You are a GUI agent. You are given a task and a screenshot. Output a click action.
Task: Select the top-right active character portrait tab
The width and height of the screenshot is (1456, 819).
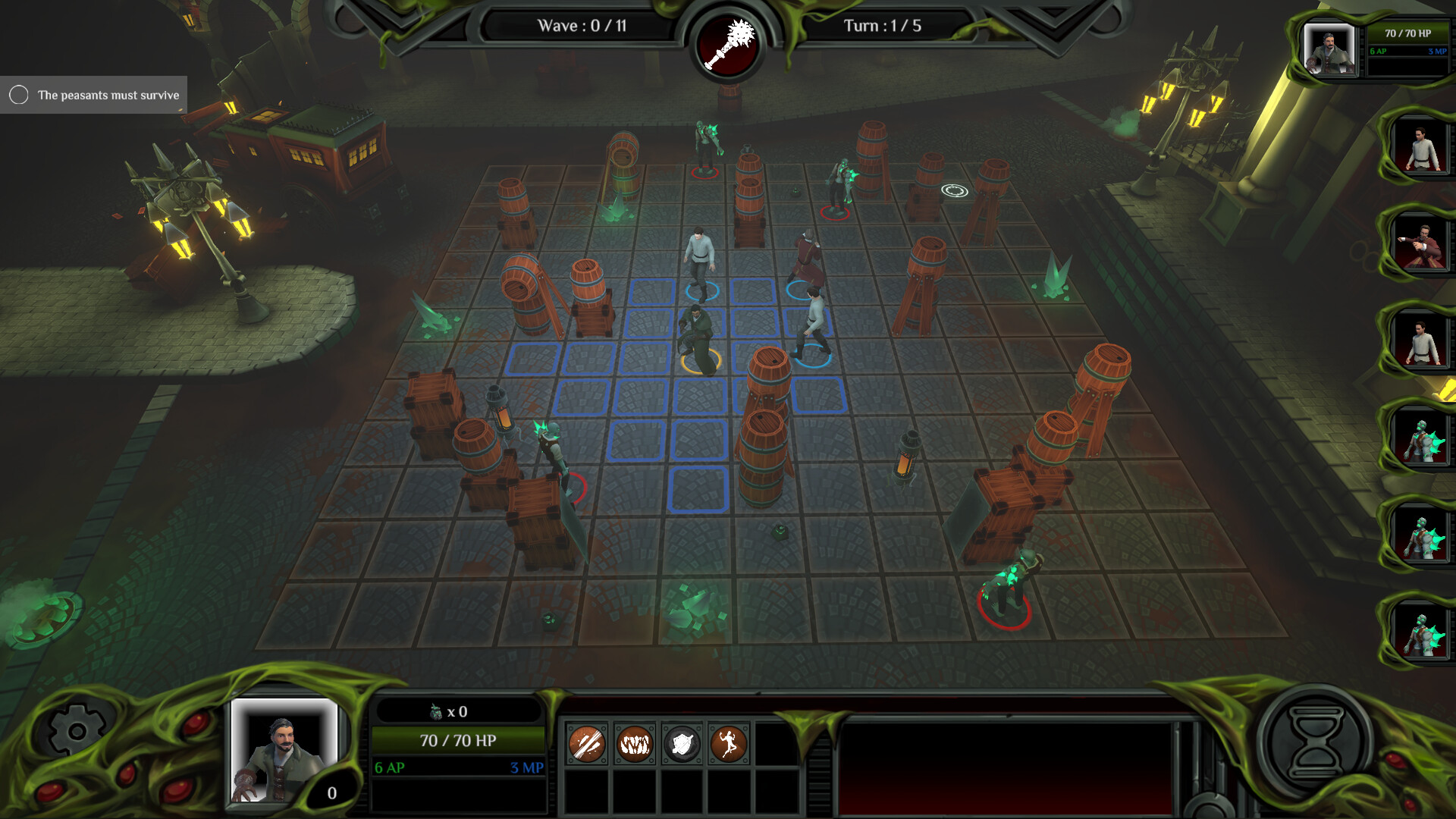coord(1331,49)
